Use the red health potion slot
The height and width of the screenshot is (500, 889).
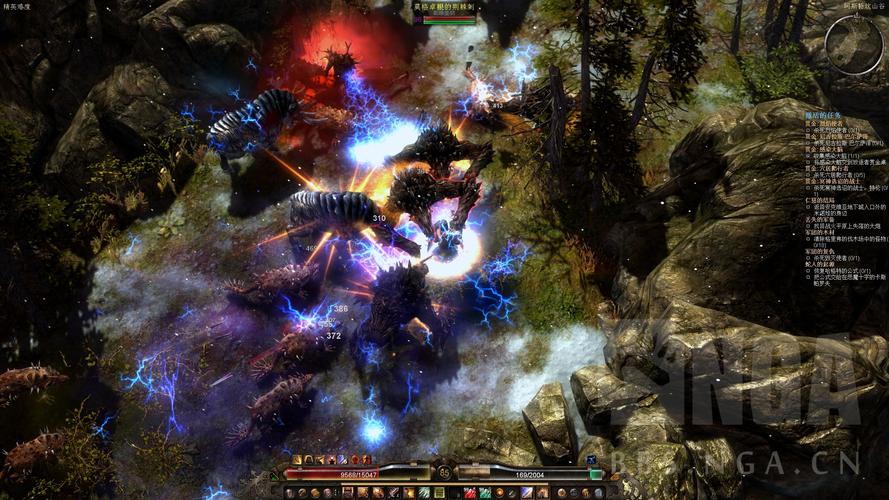(x=469, y=492)
